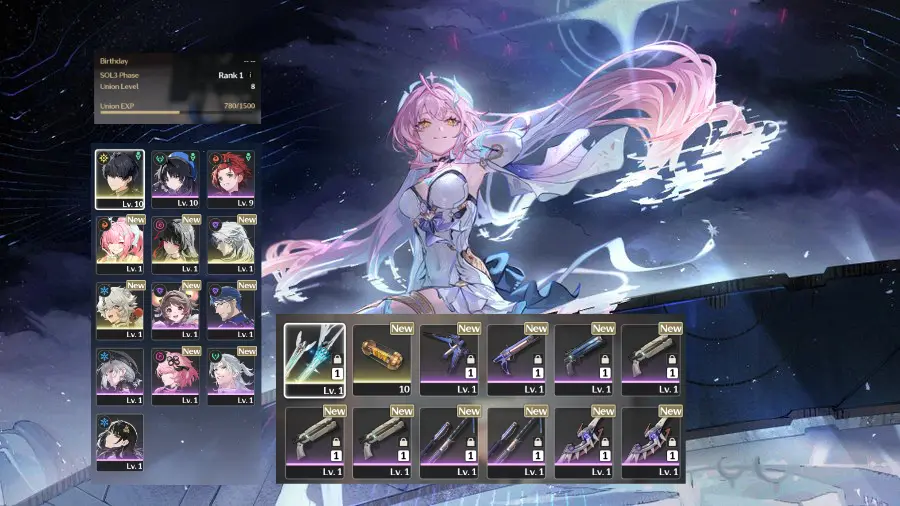This screenshot has width=900, height=506.
Task: Open the SOL3 Phase rank info icon
Action: [x=250, y=74]
